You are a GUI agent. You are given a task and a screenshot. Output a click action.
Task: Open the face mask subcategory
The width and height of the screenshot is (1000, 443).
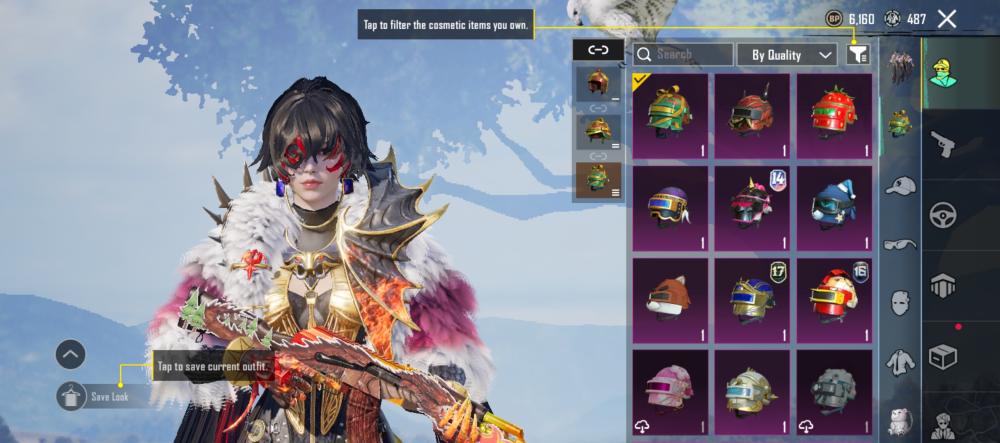pos(900,302)
